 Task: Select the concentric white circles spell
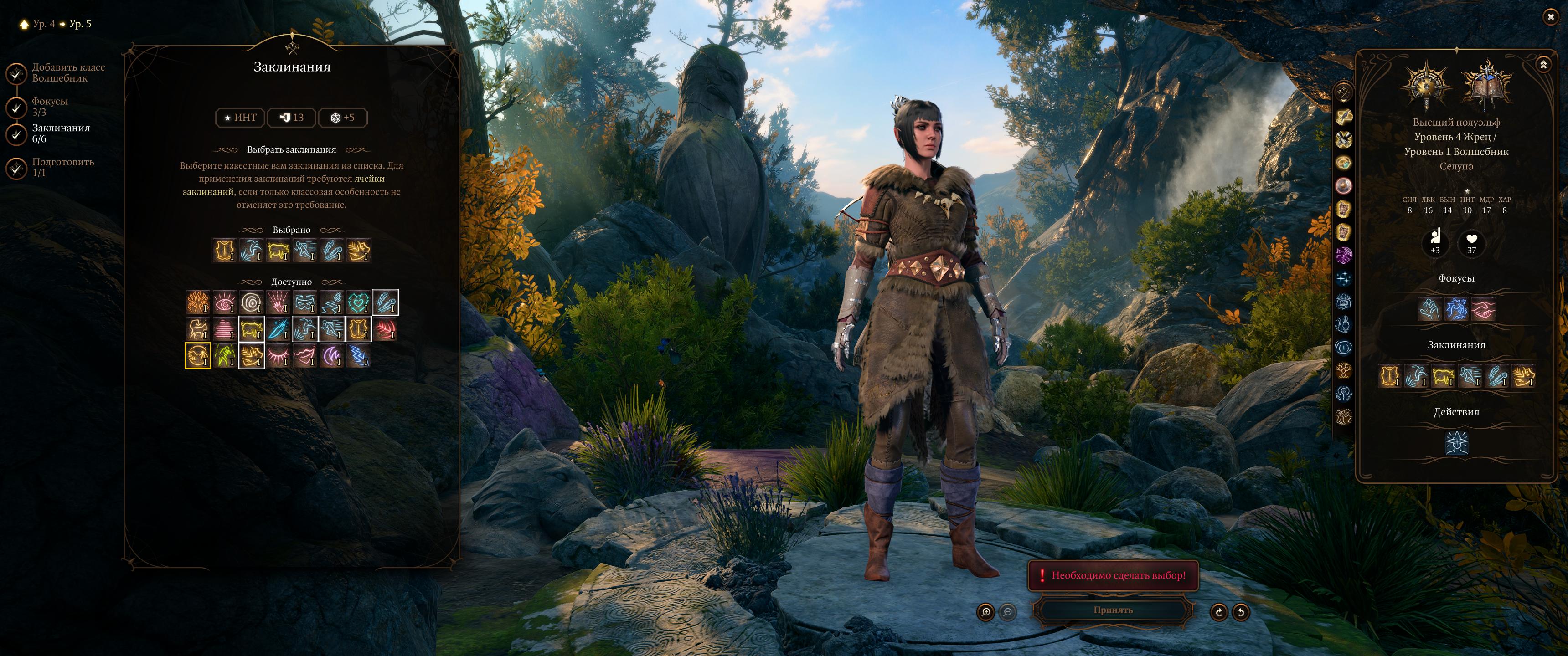pyautogui.click(x=252, y=302)
